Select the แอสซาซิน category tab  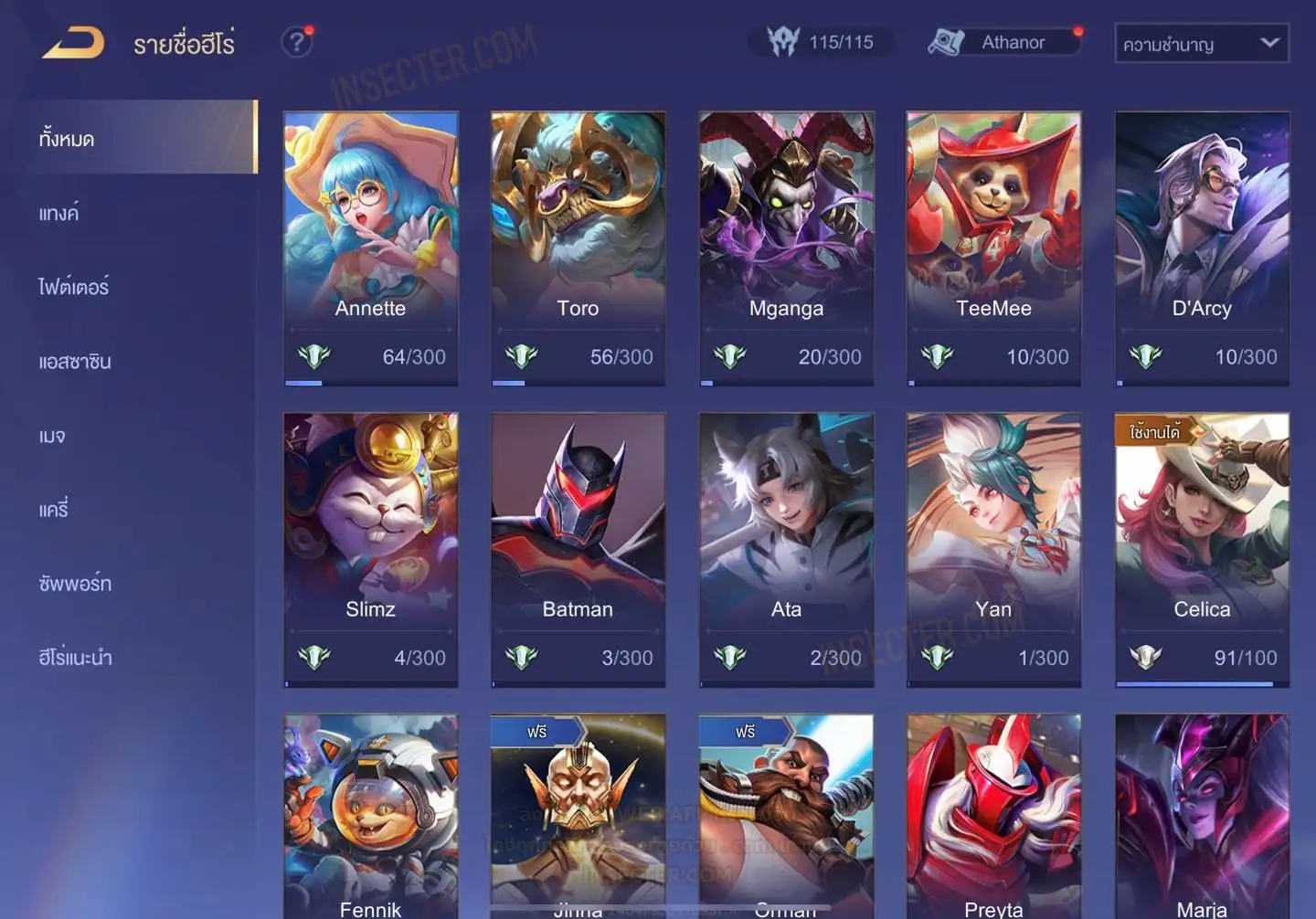tap(75, 361)
